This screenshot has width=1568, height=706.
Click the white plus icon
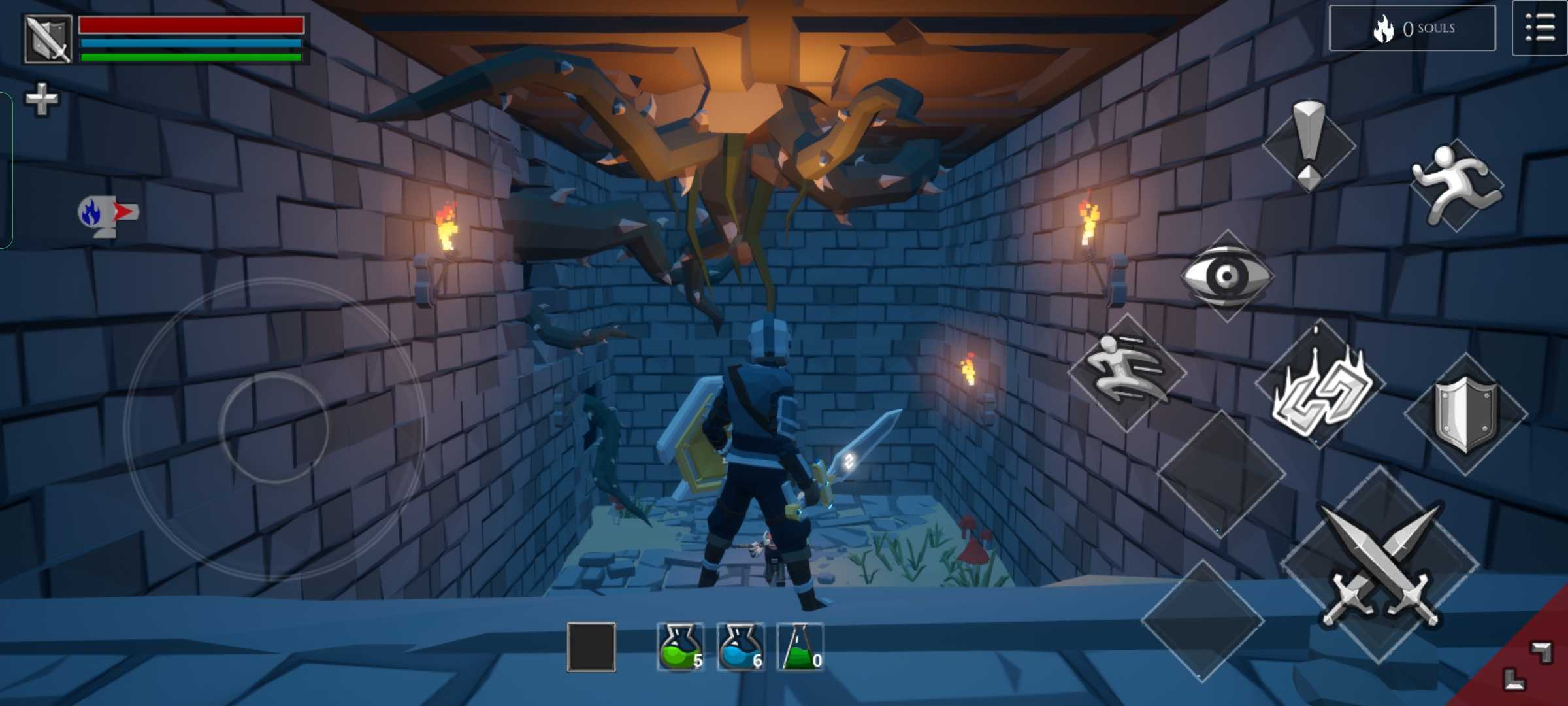(x=41, y=99)
